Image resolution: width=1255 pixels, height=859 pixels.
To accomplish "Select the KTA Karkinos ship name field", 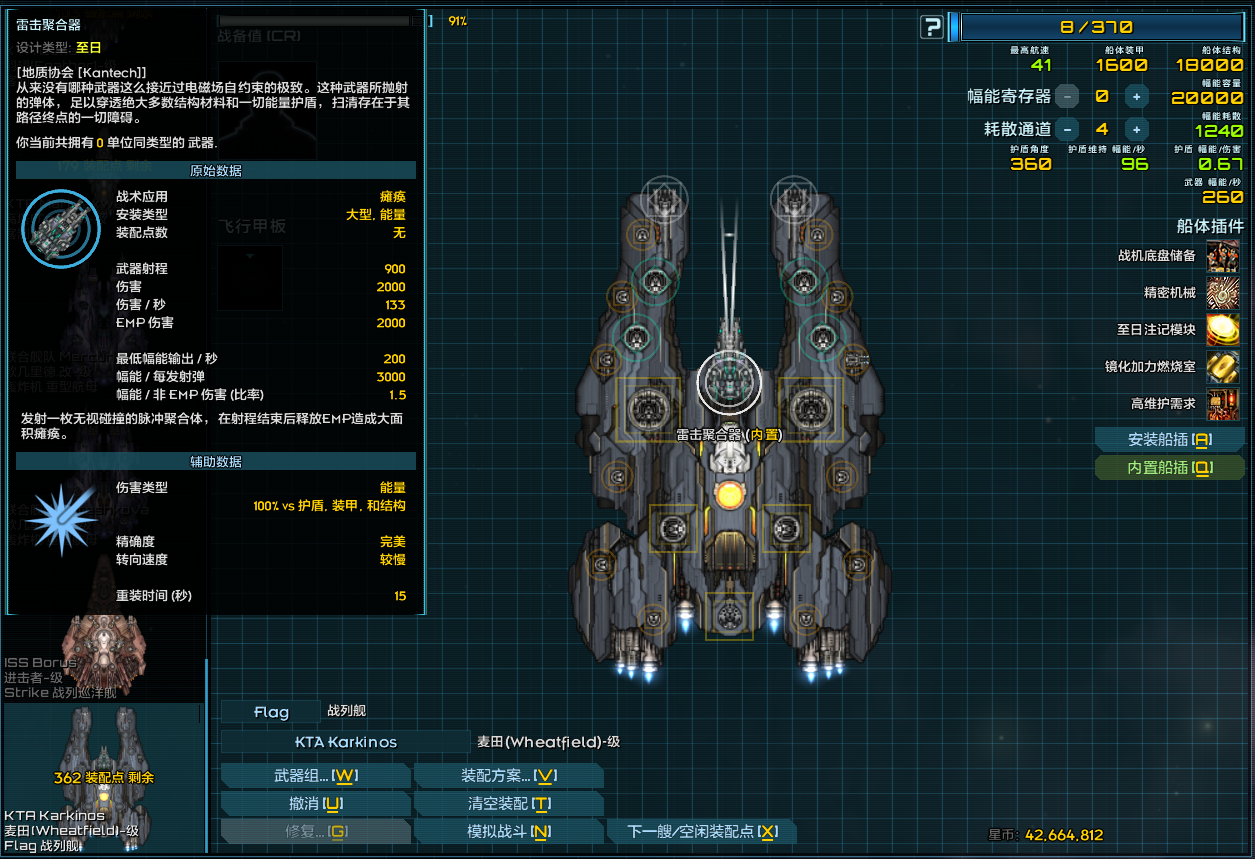I will (x=345, y=742).
